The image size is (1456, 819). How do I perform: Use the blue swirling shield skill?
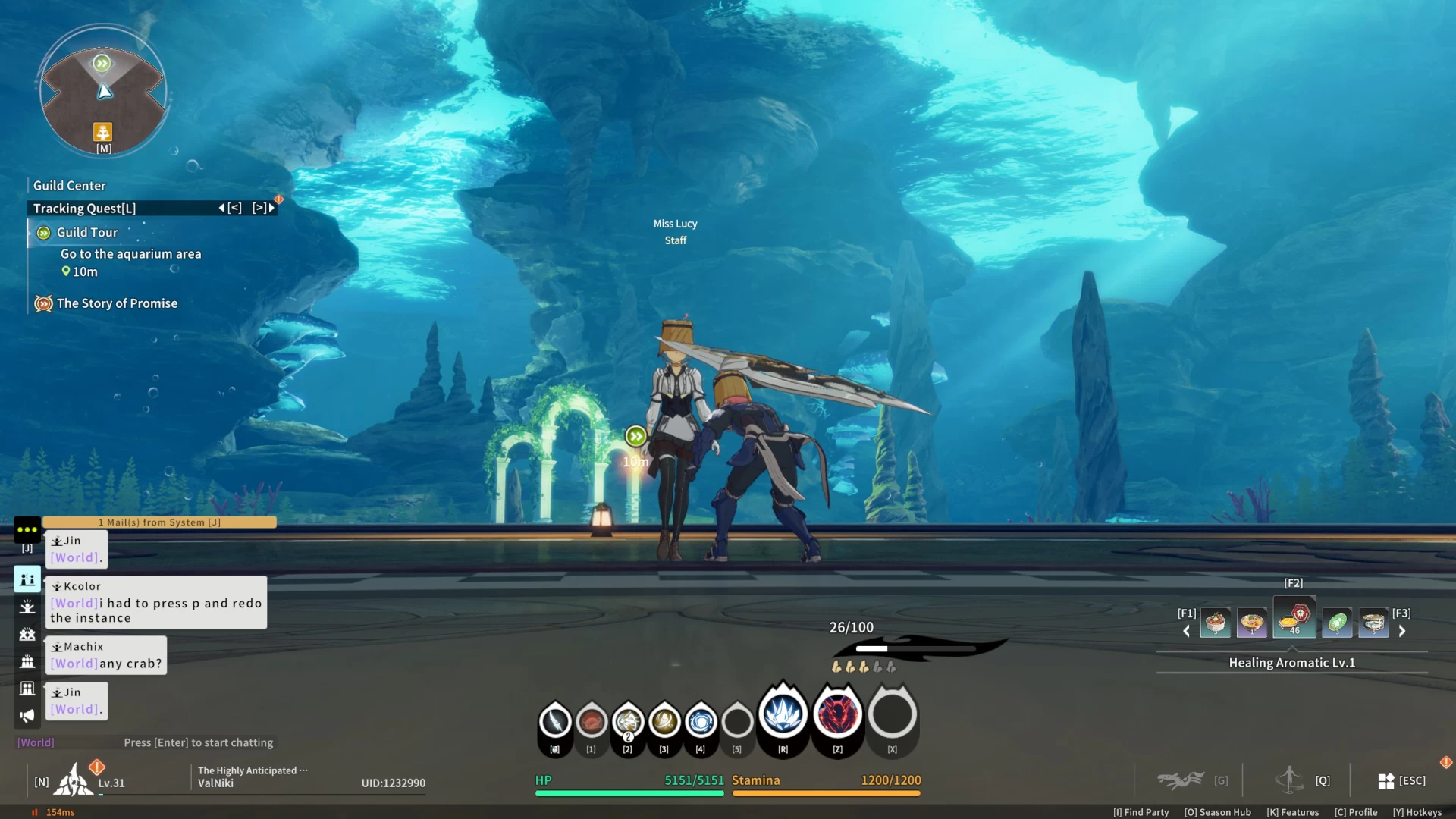[x=701, y=721]
